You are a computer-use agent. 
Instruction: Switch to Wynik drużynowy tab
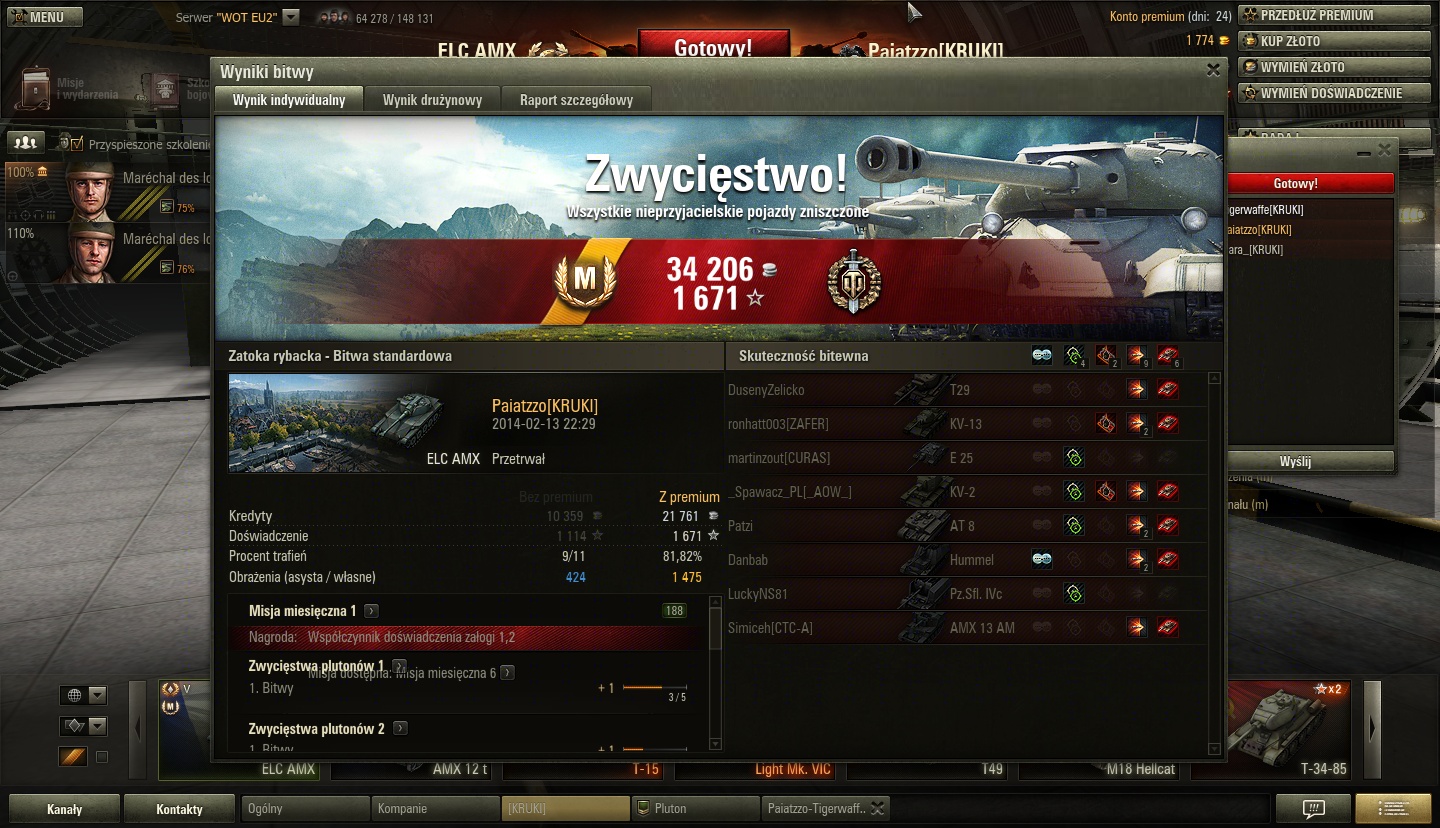tap(432, 100)
